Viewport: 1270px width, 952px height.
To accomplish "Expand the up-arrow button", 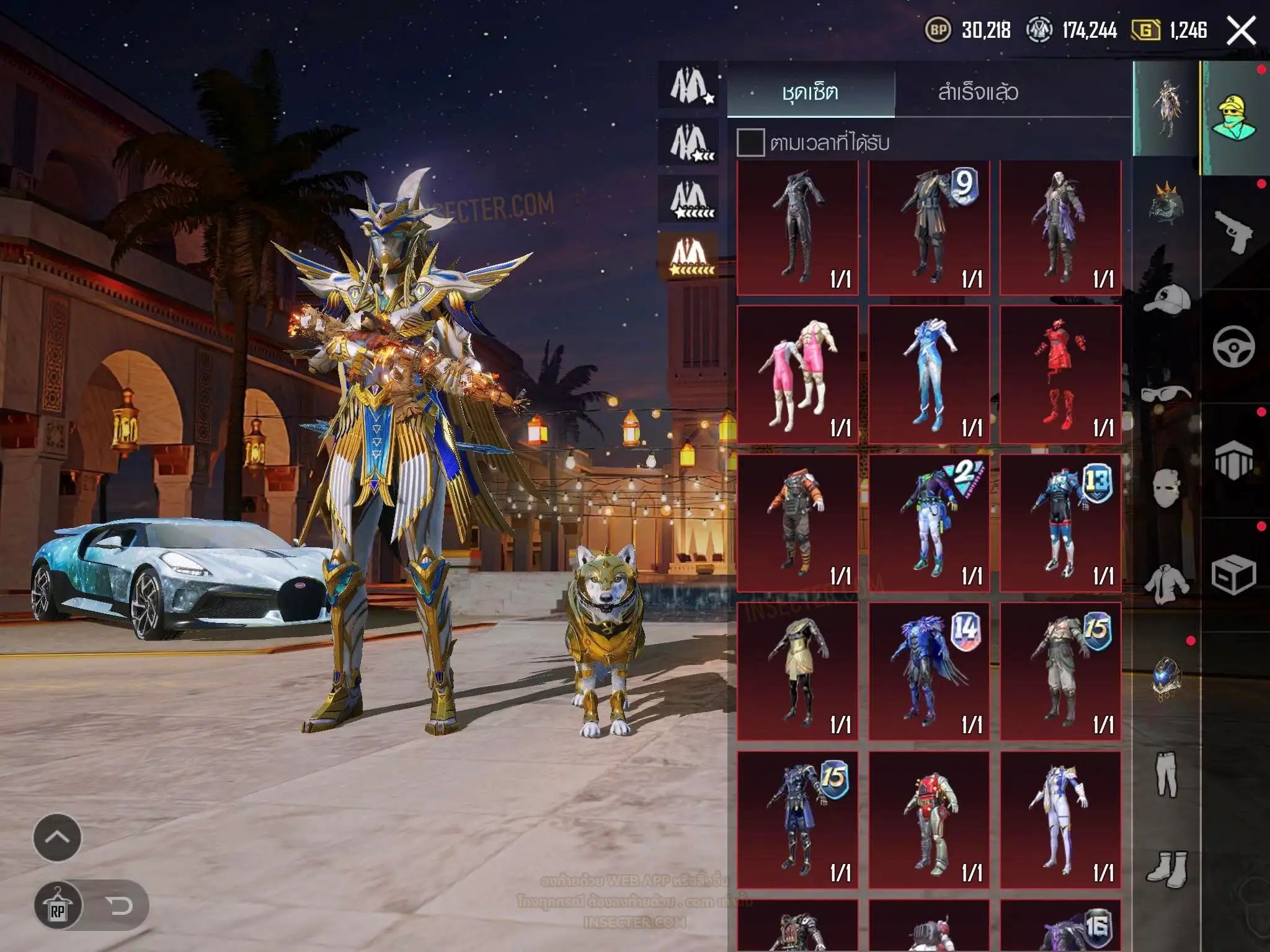I will pyautogui.click(x=57, y=837).
